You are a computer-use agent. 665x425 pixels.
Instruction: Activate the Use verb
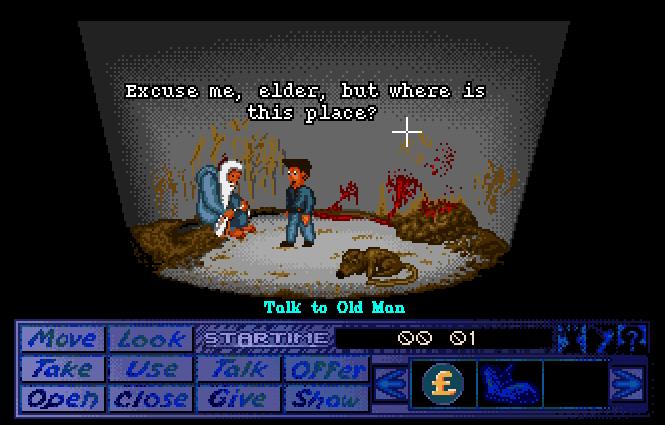(150, 369)
